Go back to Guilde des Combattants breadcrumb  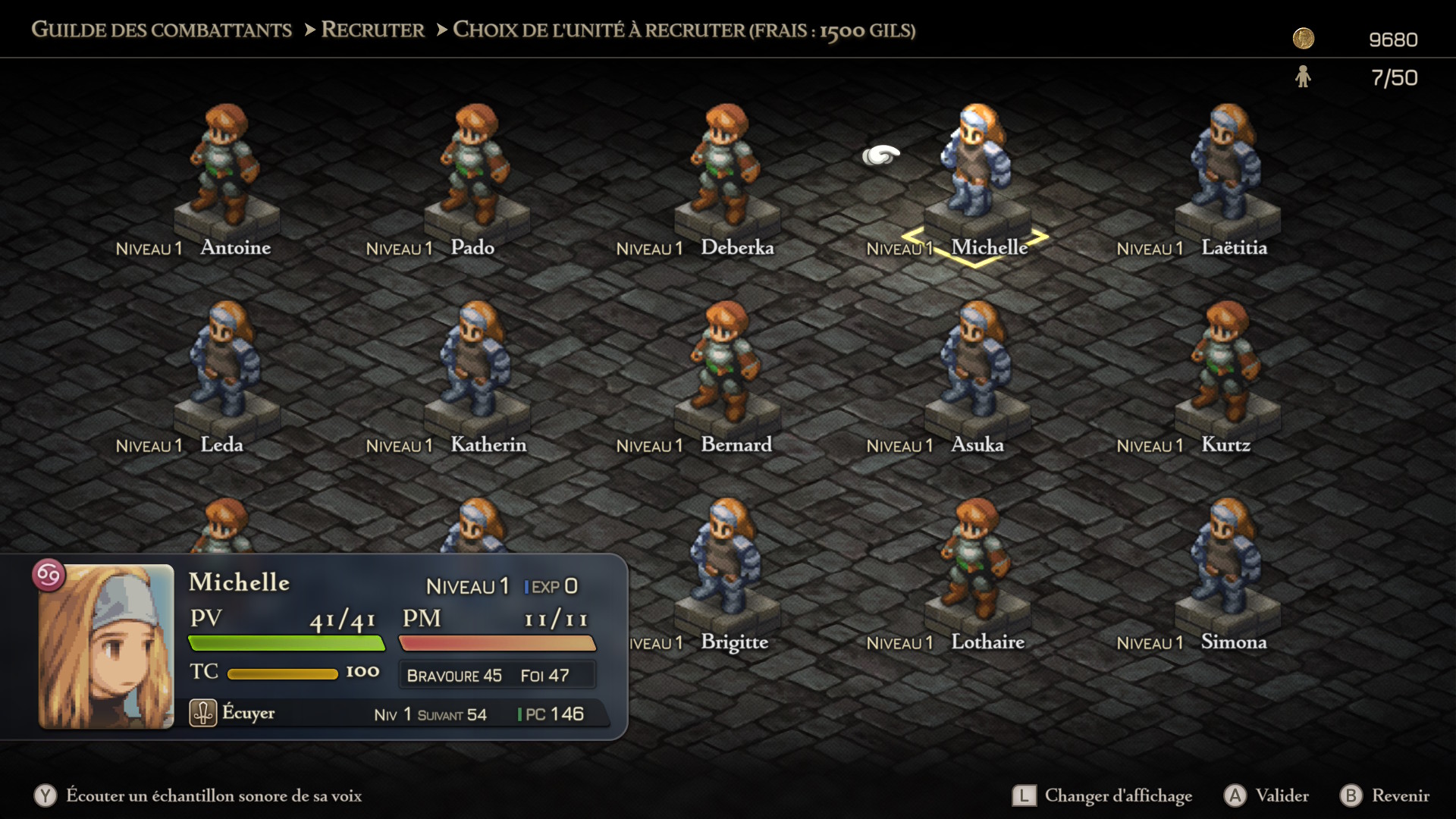click(x=161, y=30)
